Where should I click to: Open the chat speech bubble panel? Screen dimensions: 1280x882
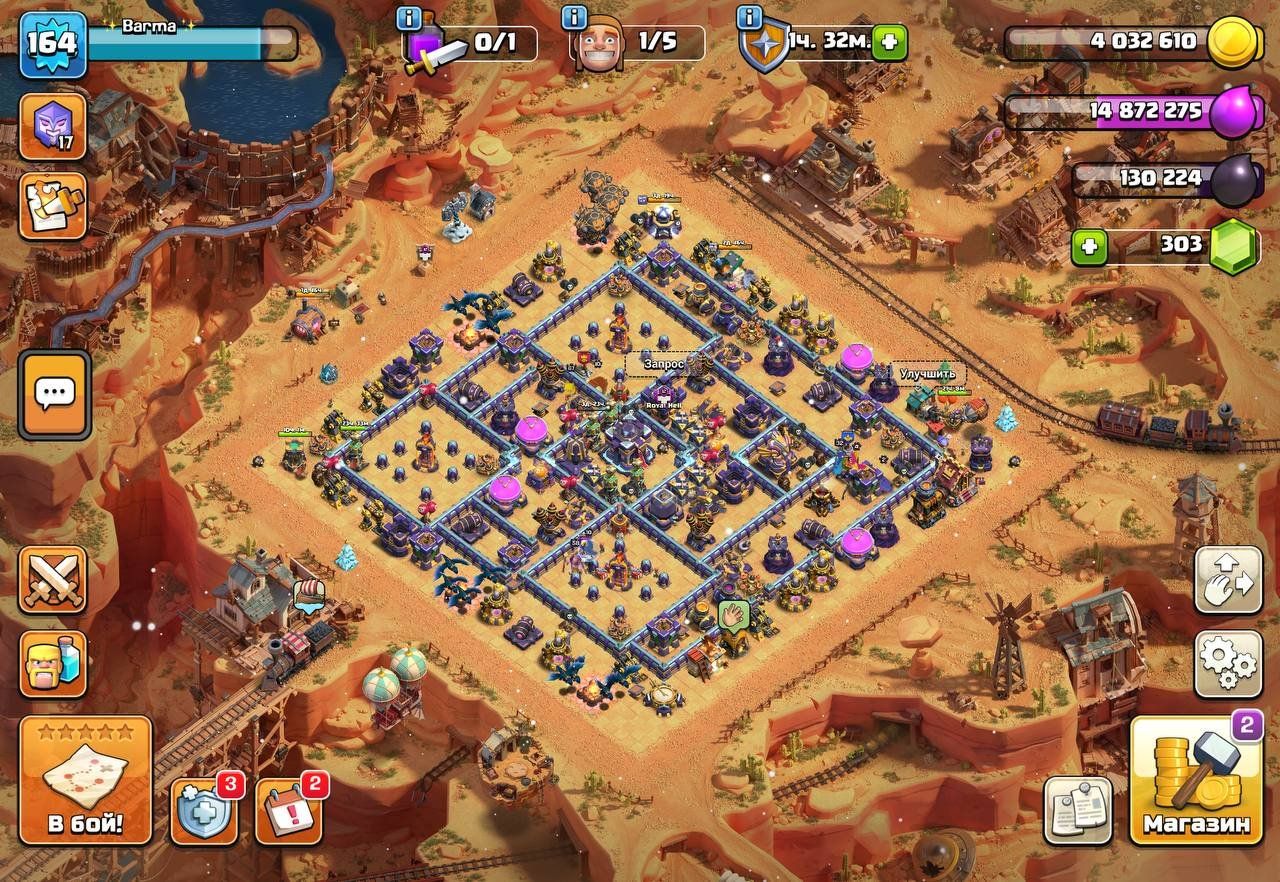pos(54,394)
